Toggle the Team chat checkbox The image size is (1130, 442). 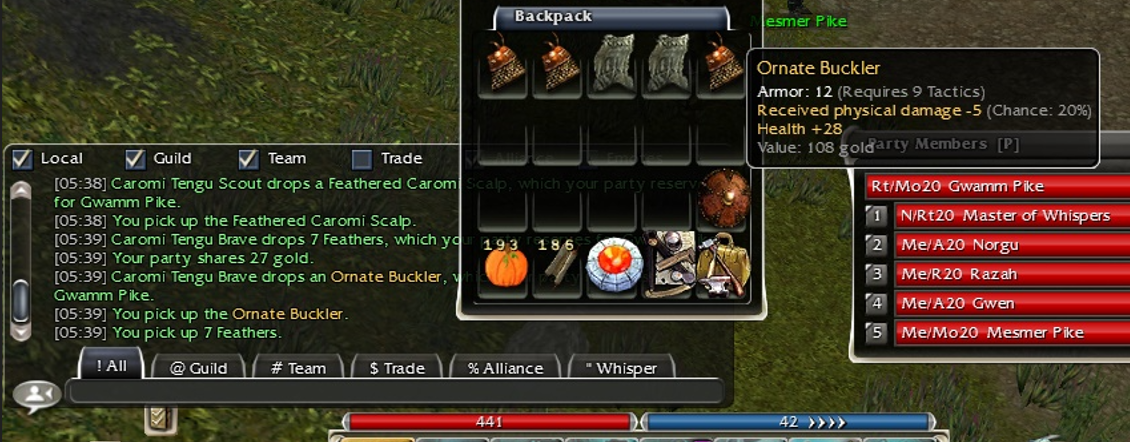point(249,159)
